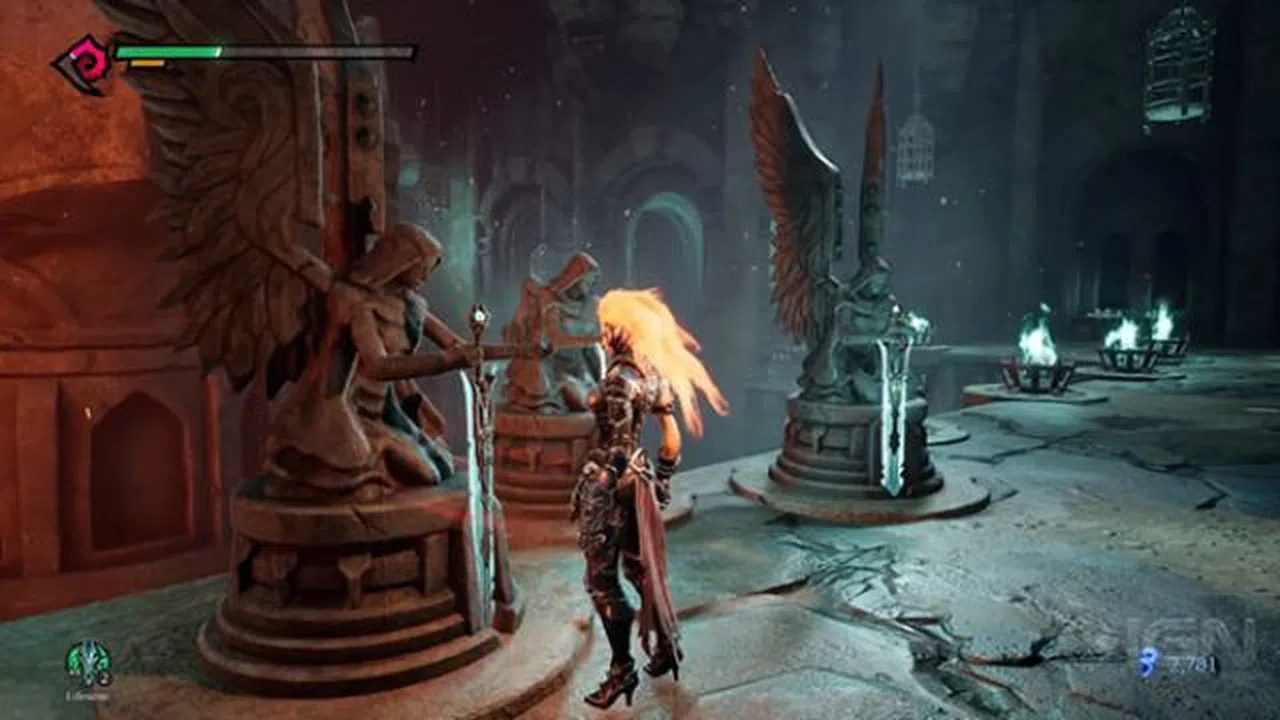Click the blue soul currency icon
The image size is (1280, 720).
coord(1146,661)
